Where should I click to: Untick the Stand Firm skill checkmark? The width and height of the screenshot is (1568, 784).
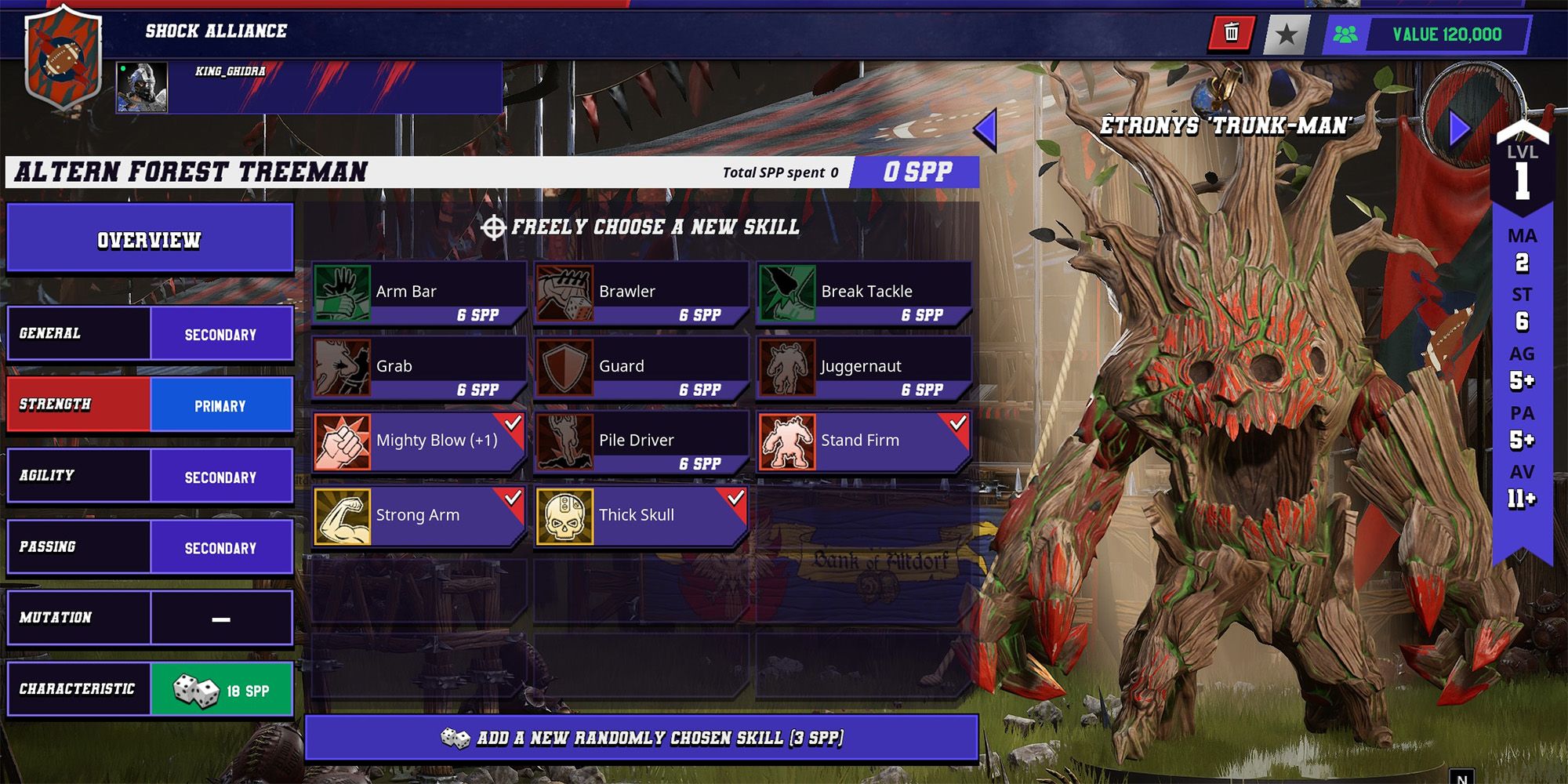coord(958,423)
